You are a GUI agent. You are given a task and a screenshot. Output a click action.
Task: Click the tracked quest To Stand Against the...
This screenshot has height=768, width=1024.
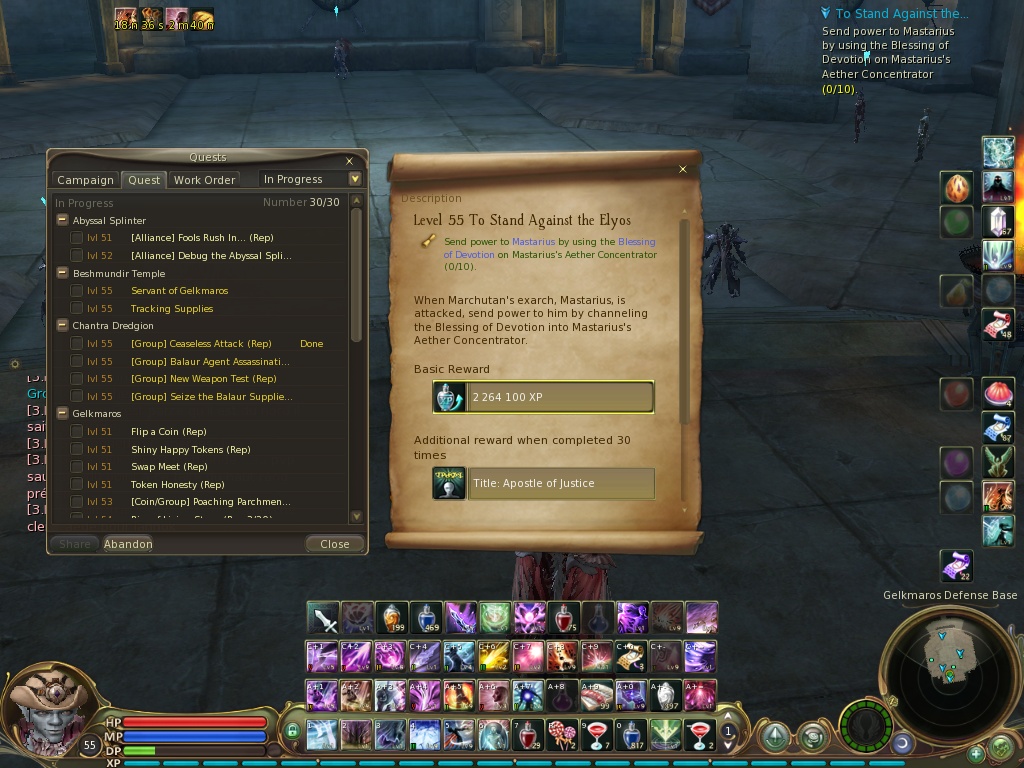pyautogui.click(x=901, y=14)
